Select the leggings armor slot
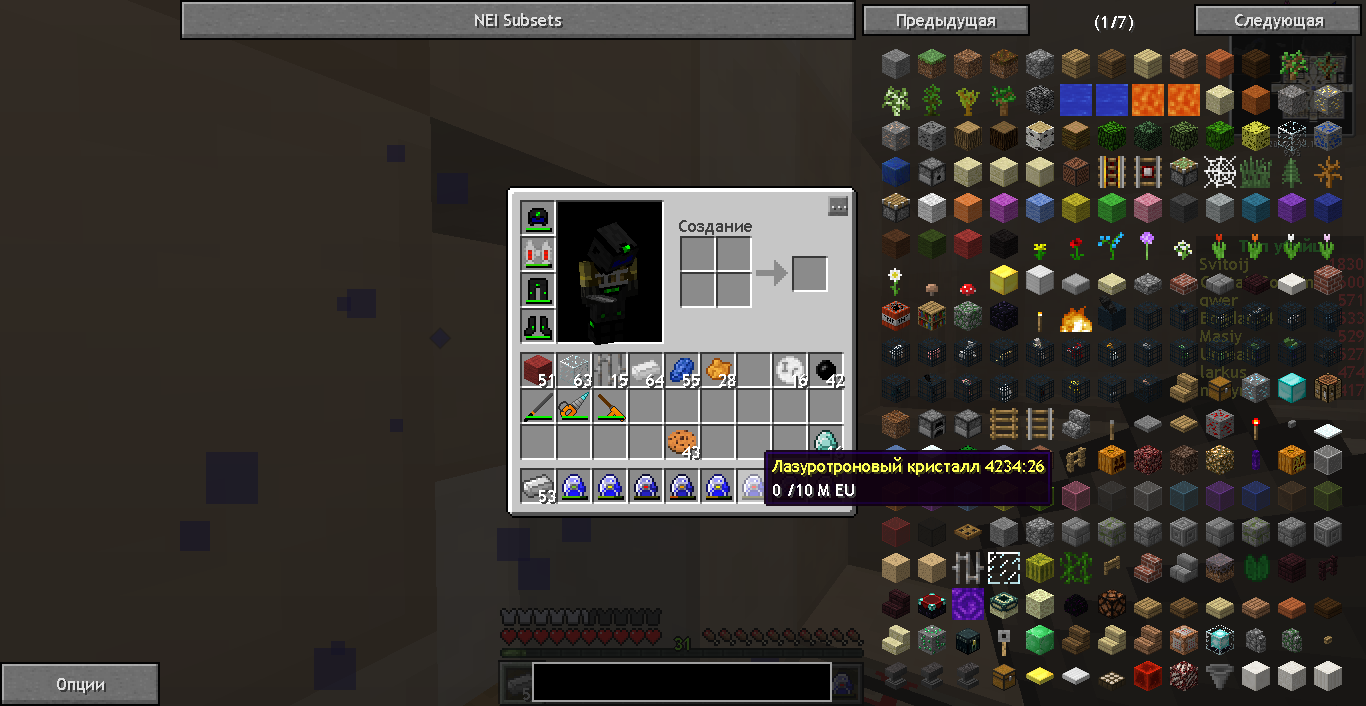Image resolution: width=1366 pixels, height=706 pixels. [538, 290]
